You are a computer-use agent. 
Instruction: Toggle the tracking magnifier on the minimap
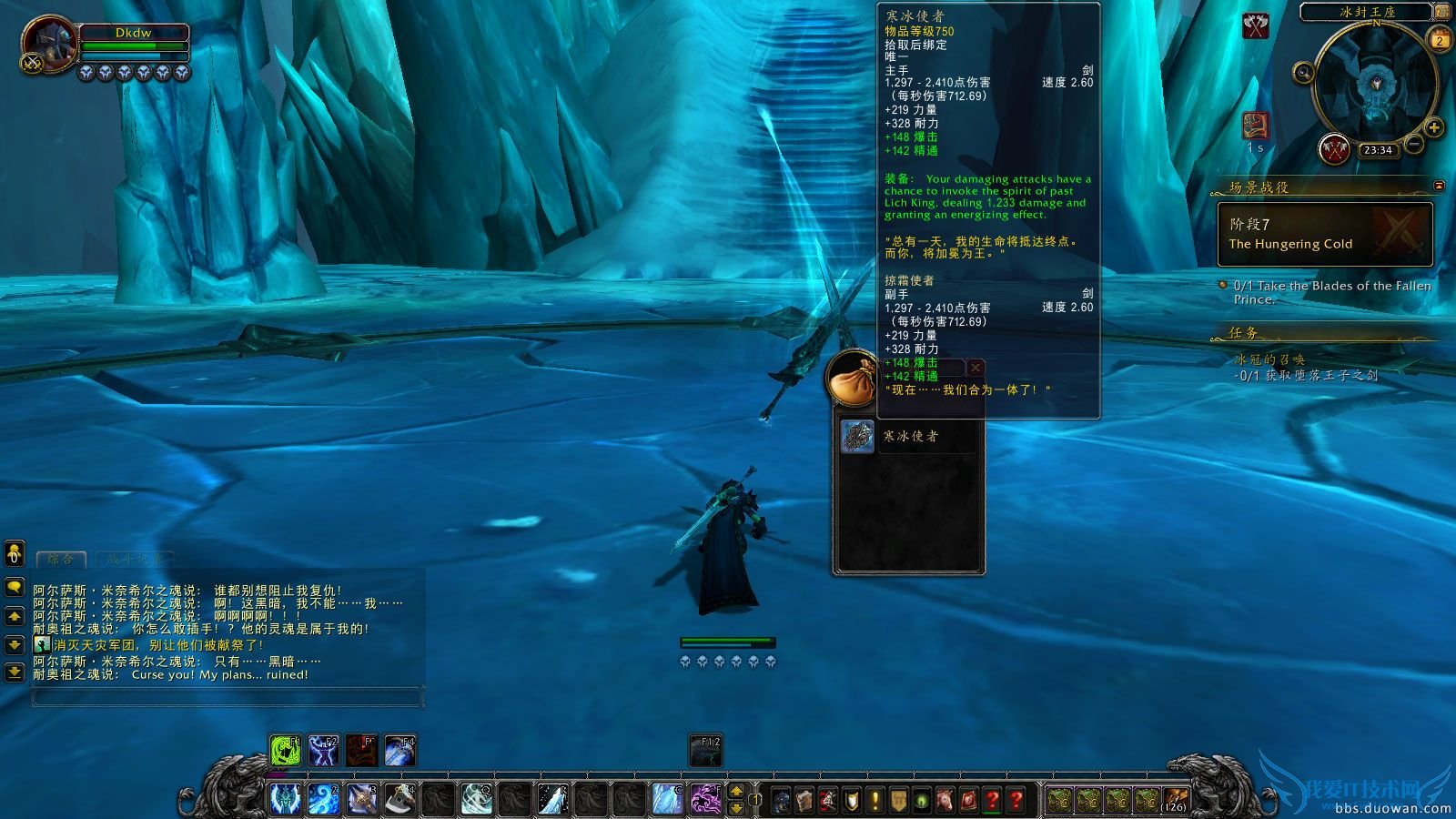(x=1303, y=72)
